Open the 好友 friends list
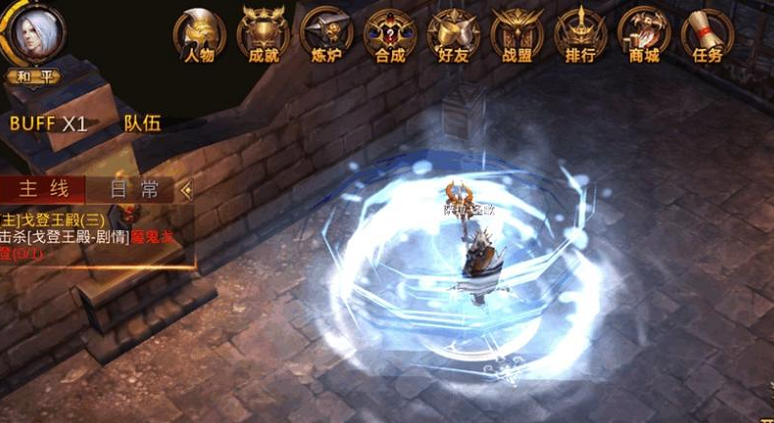 point(453,36)
